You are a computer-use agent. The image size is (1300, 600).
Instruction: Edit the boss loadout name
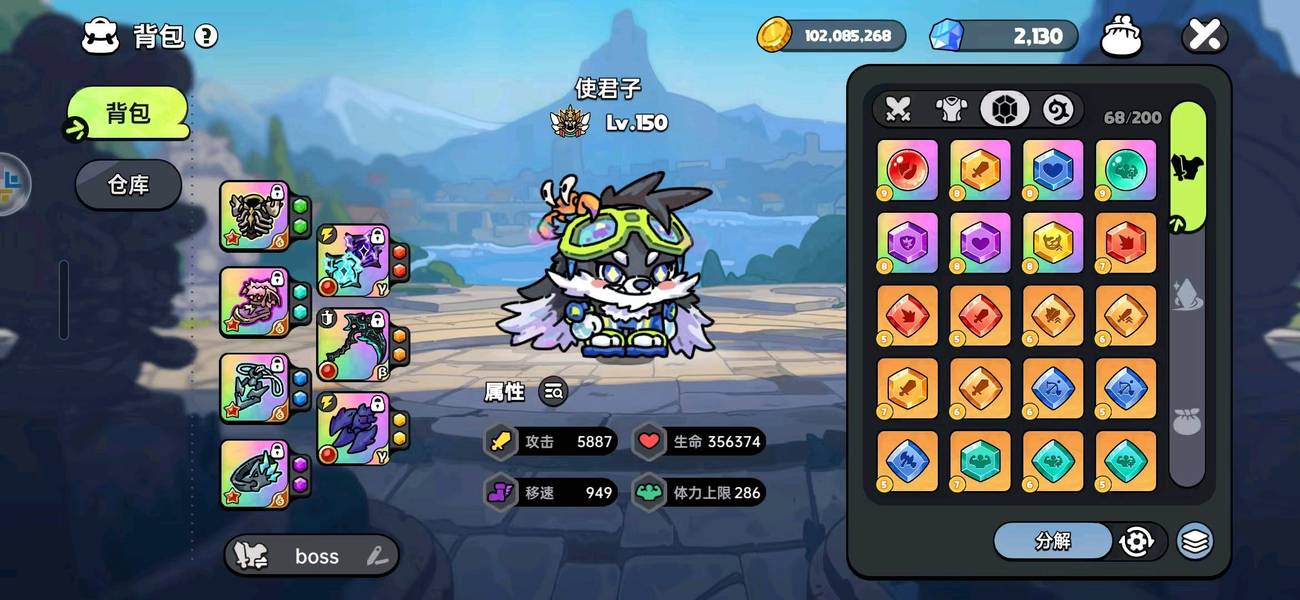point(377,556)
